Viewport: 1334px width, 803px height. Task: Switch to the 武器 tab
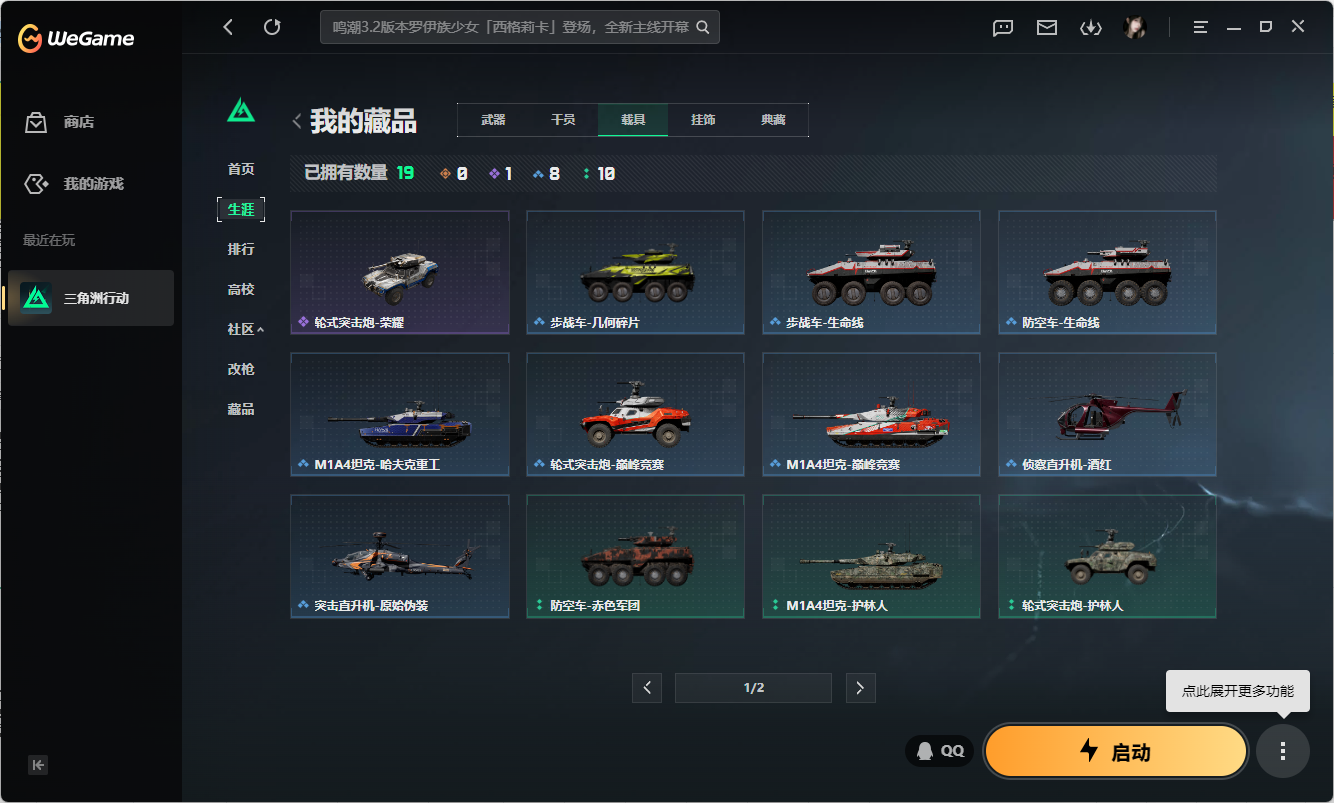coord(495,119)
